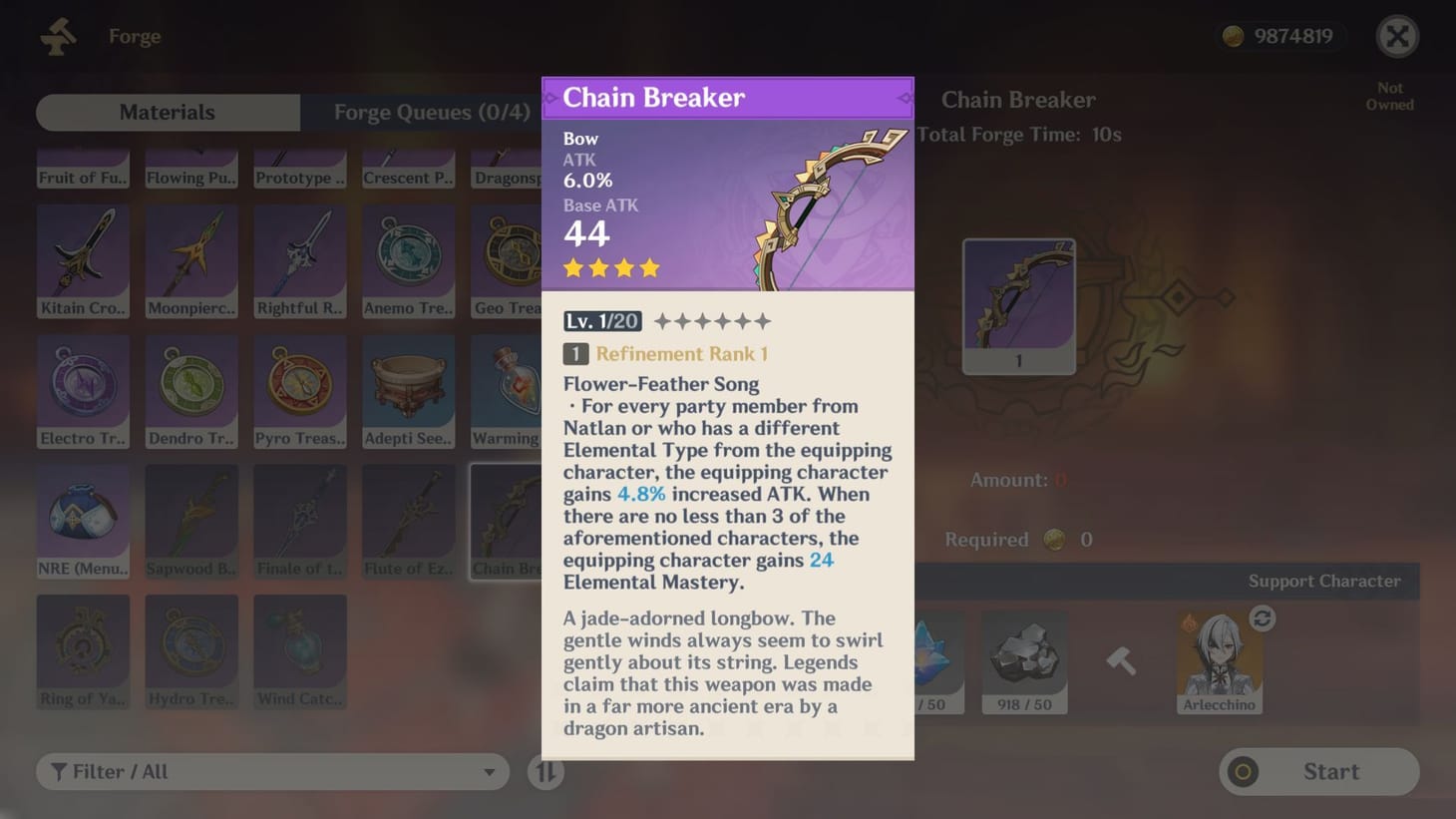This screenshot has height=819, width=1456.
Task: Click the sort order icon beside the filter
Action: coord(545,771)
